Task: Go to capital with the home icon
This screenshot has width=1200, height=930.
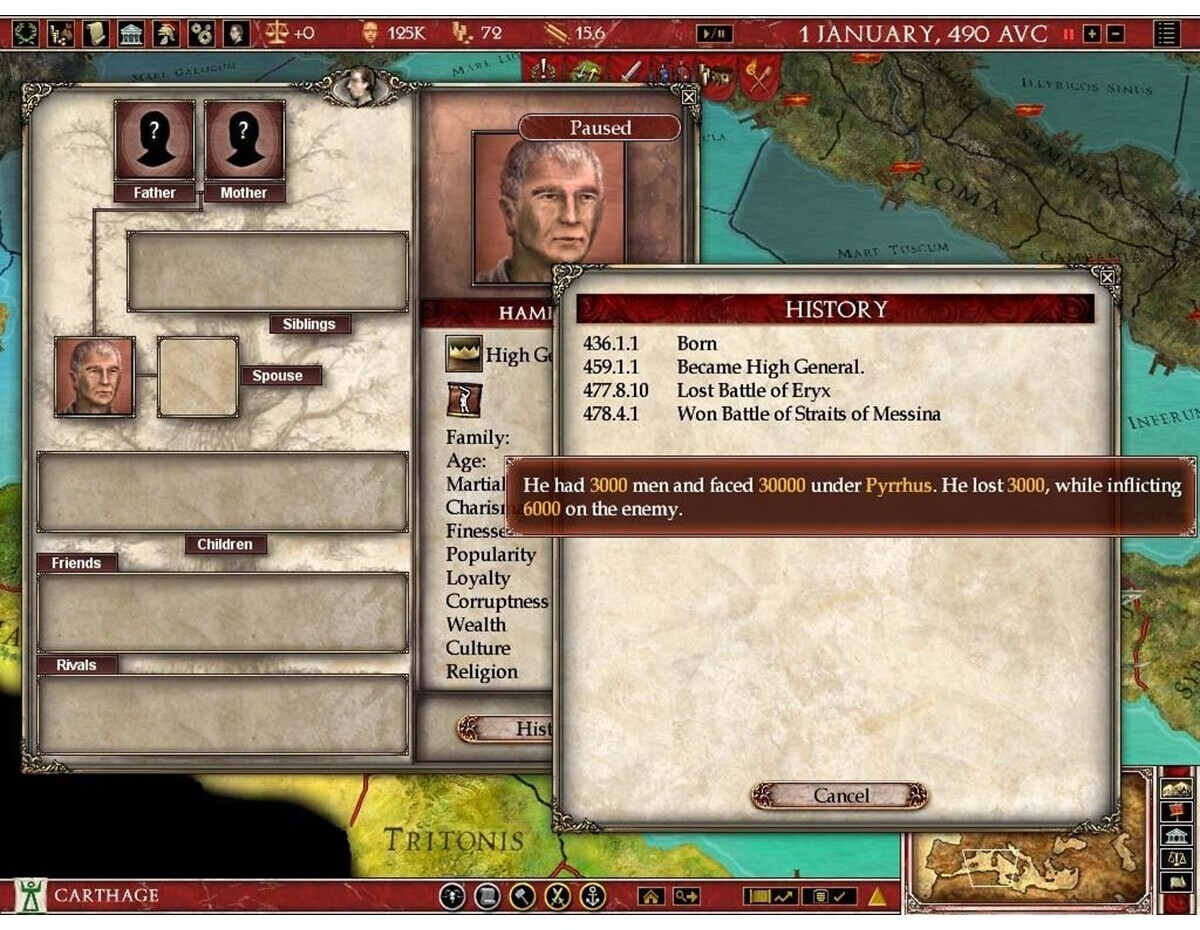Action: click(652, 897)
